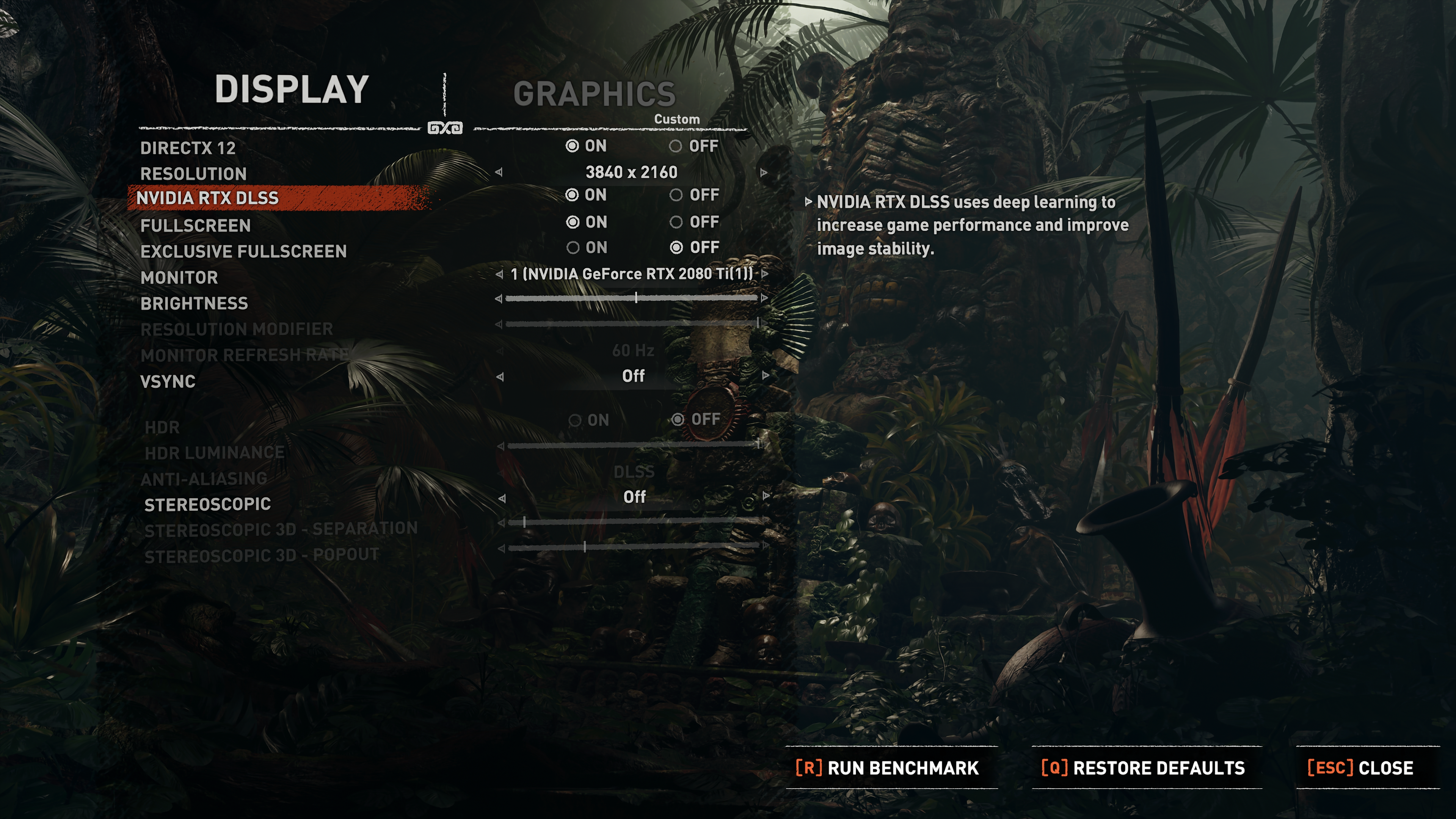Switch to the Graphics tab

pyautogui.click(x=594, y=94)
